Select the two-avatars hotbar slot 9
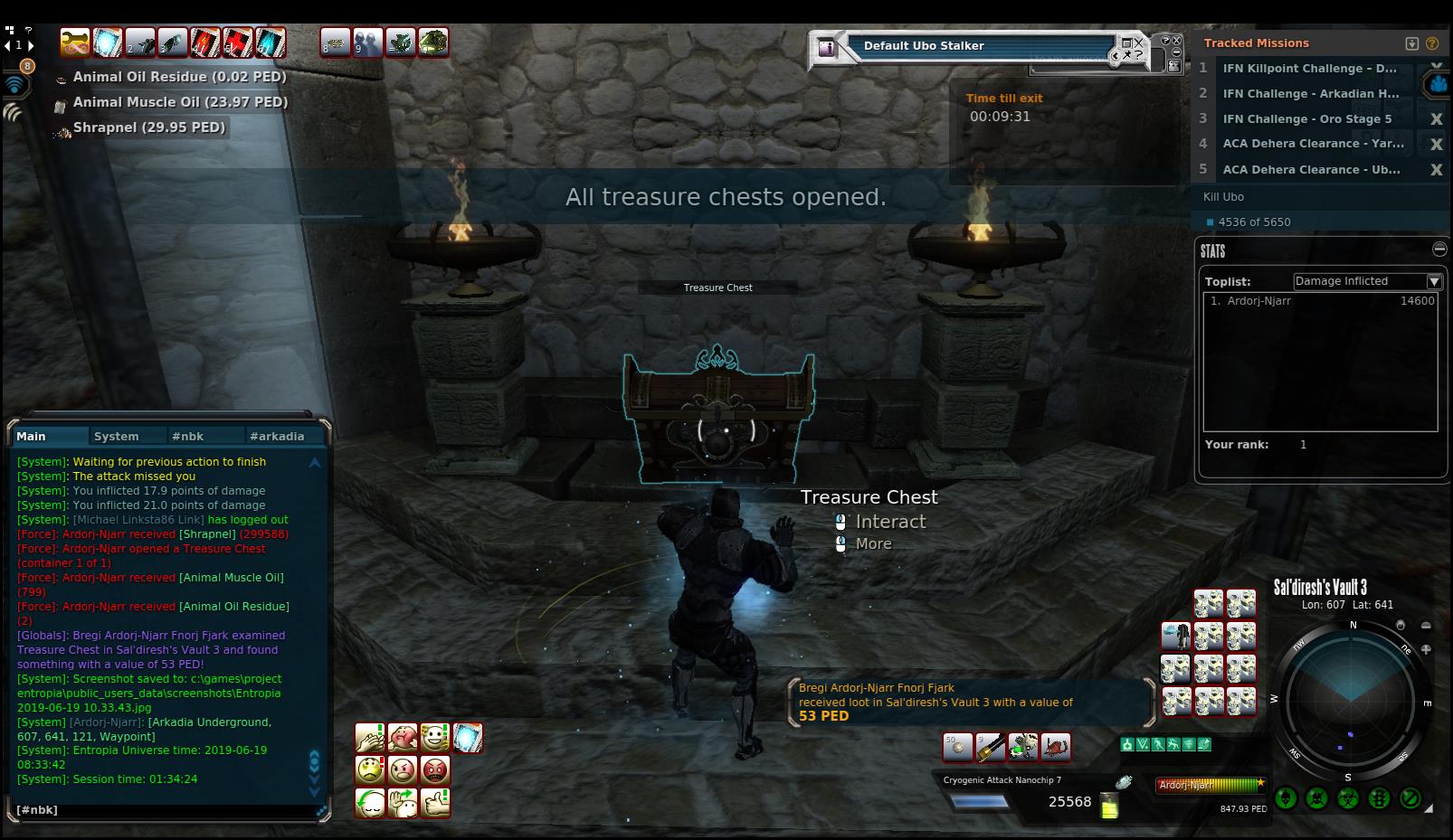The height and width of the screenshot is (840, 1453). point(367,42)
